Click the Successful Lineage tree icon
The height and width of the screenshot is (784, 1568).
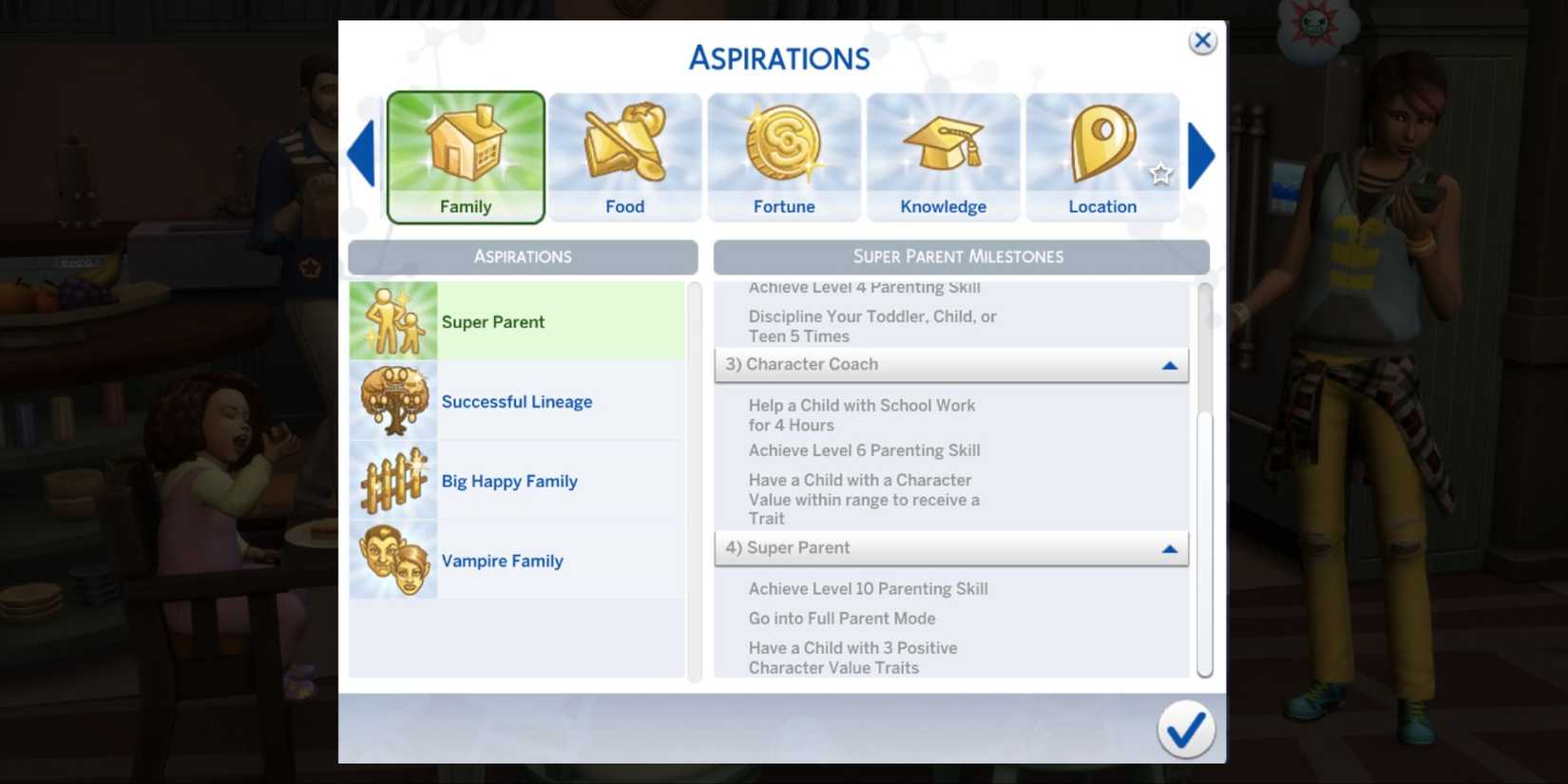[x=392, y=400]
